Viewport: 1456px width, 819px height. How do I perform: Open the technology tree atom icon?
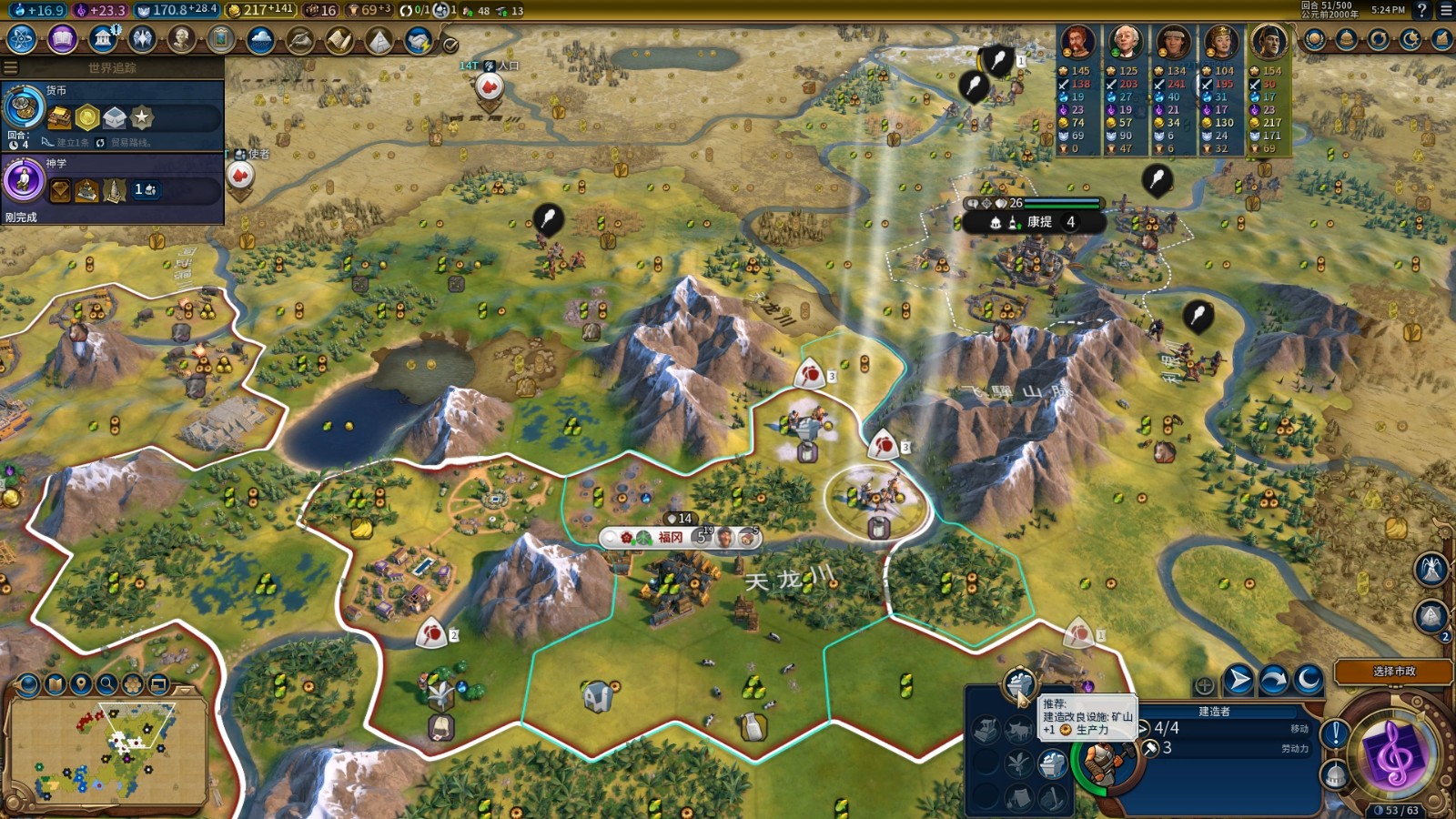click(x=21, y=39)
